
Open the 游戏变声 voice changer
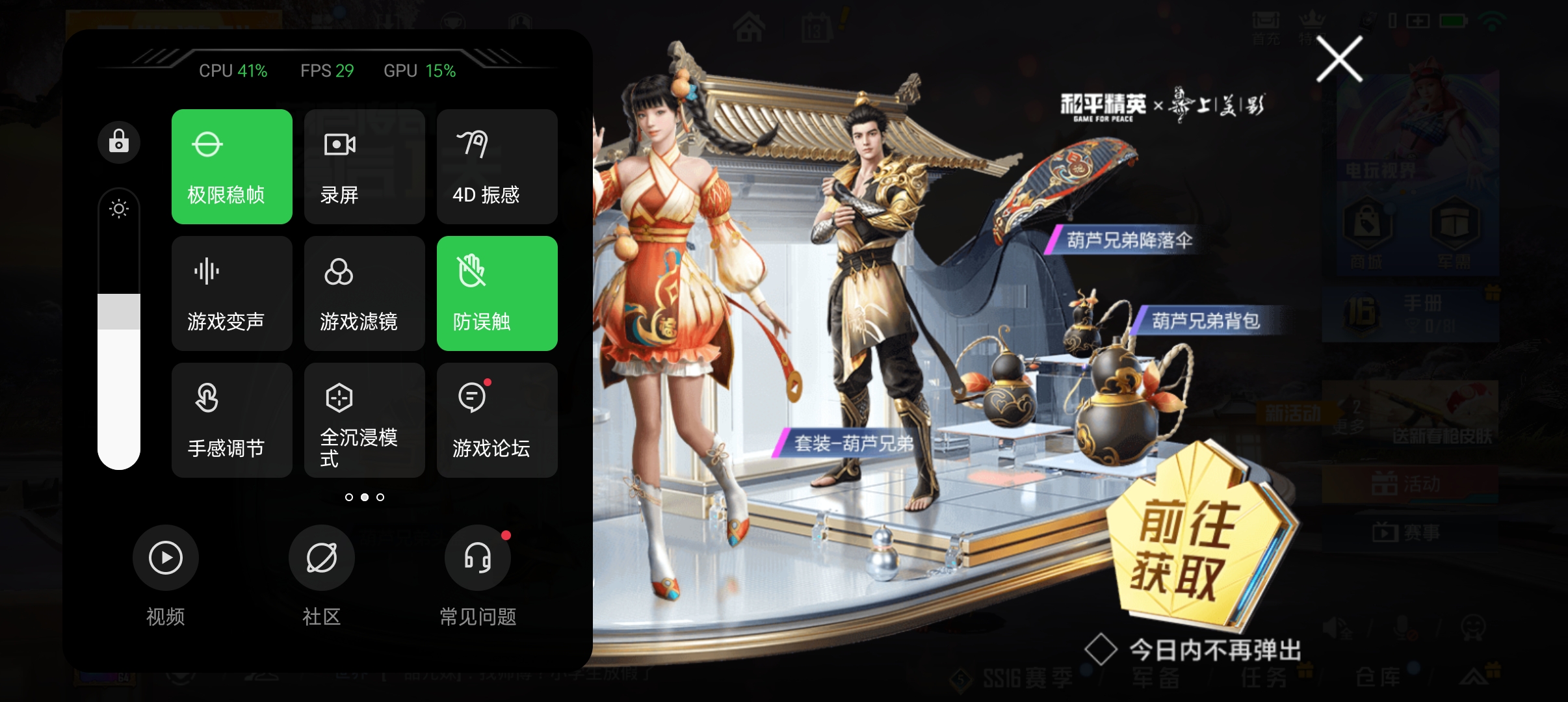(x=232, y=293)
